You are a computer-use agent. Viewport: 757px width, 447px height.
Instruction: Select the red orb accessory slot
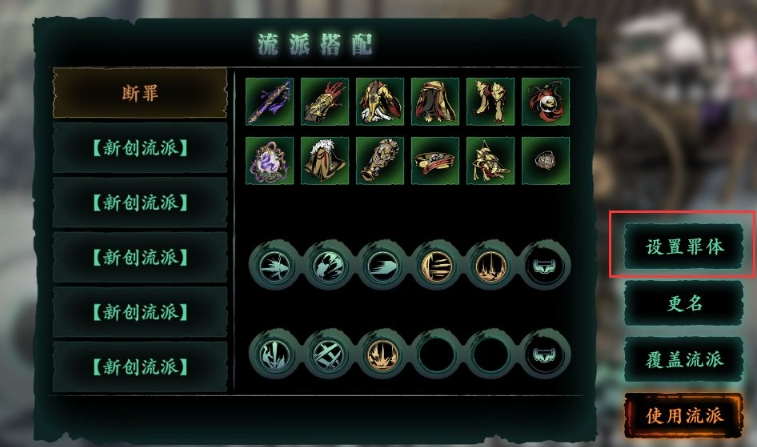(x=545, y=102)
